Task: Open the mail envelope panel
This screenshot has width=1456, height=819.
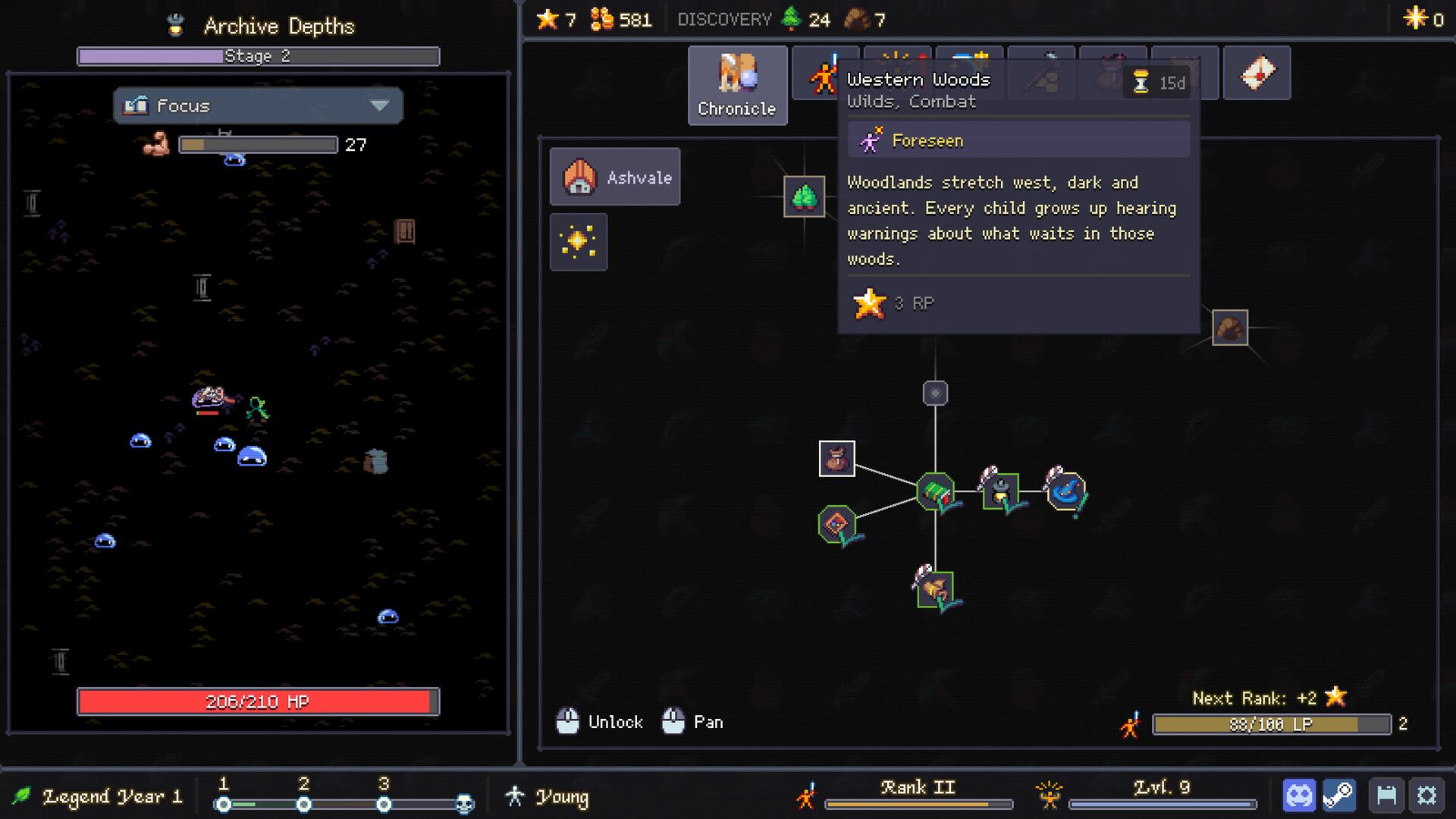Action: (x=1257, y=72)
